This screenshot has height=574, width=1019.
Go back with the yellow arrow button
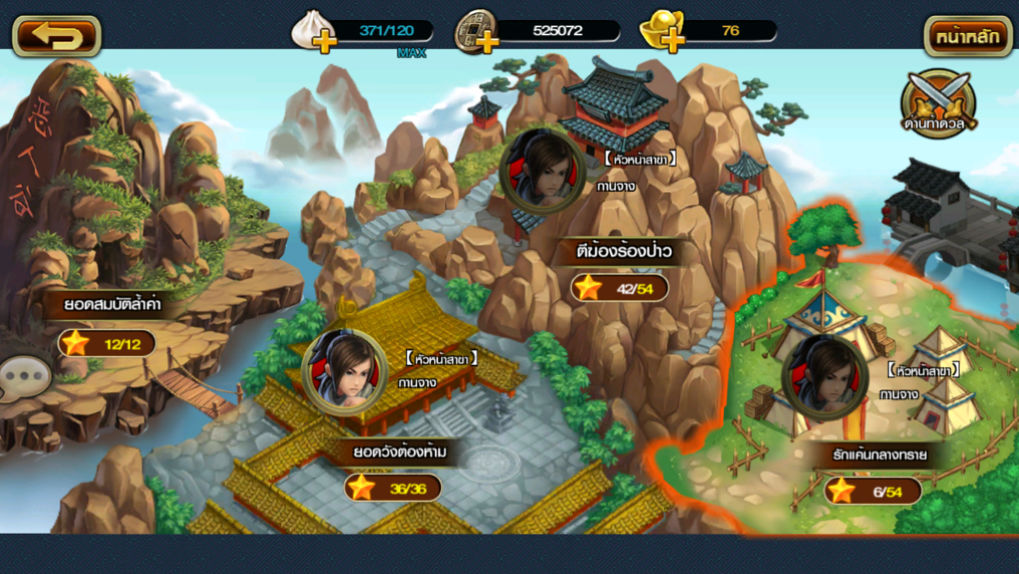[56, 36]
